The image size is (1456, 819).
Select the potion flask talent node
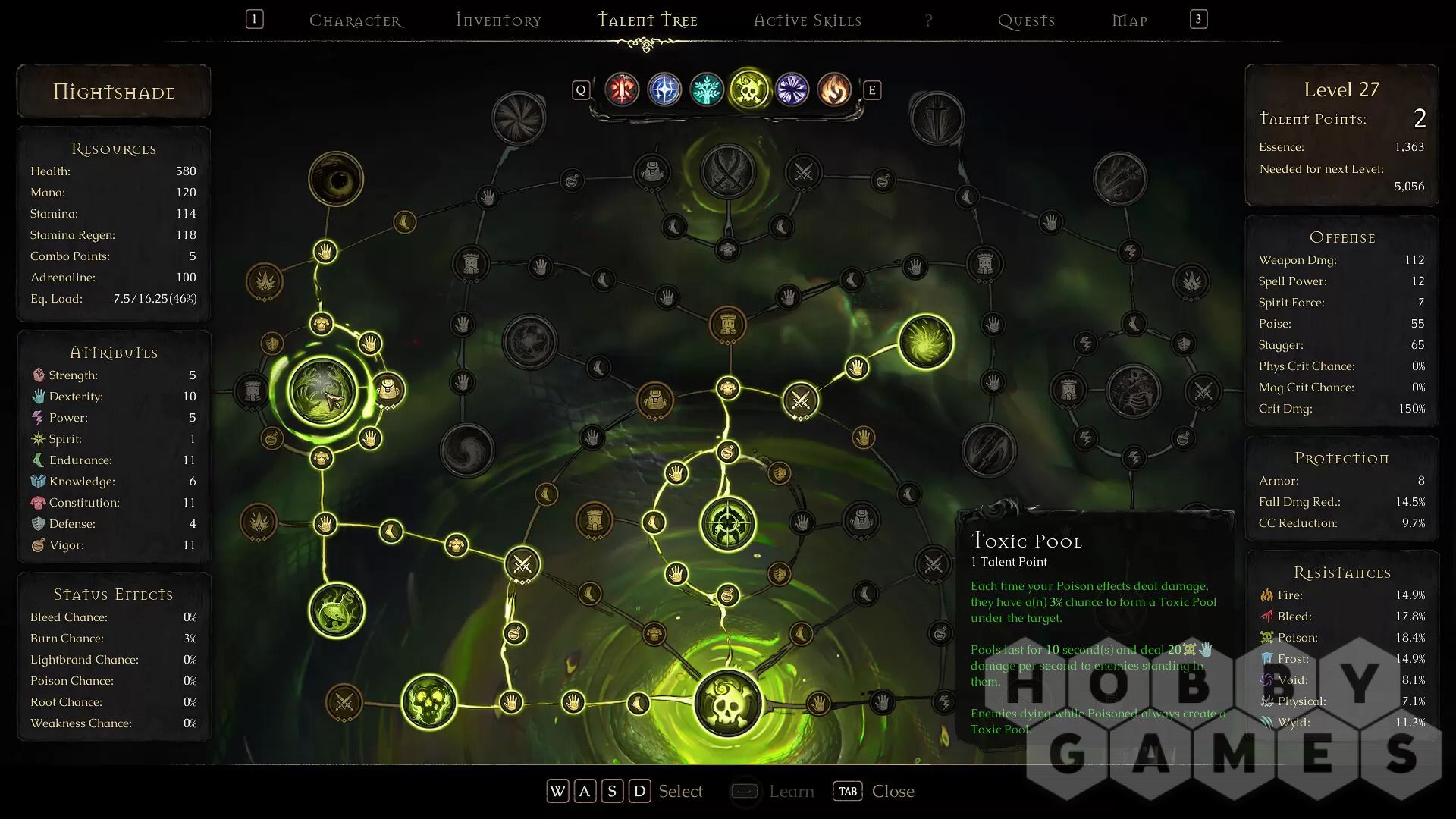(x=337, y=610)
